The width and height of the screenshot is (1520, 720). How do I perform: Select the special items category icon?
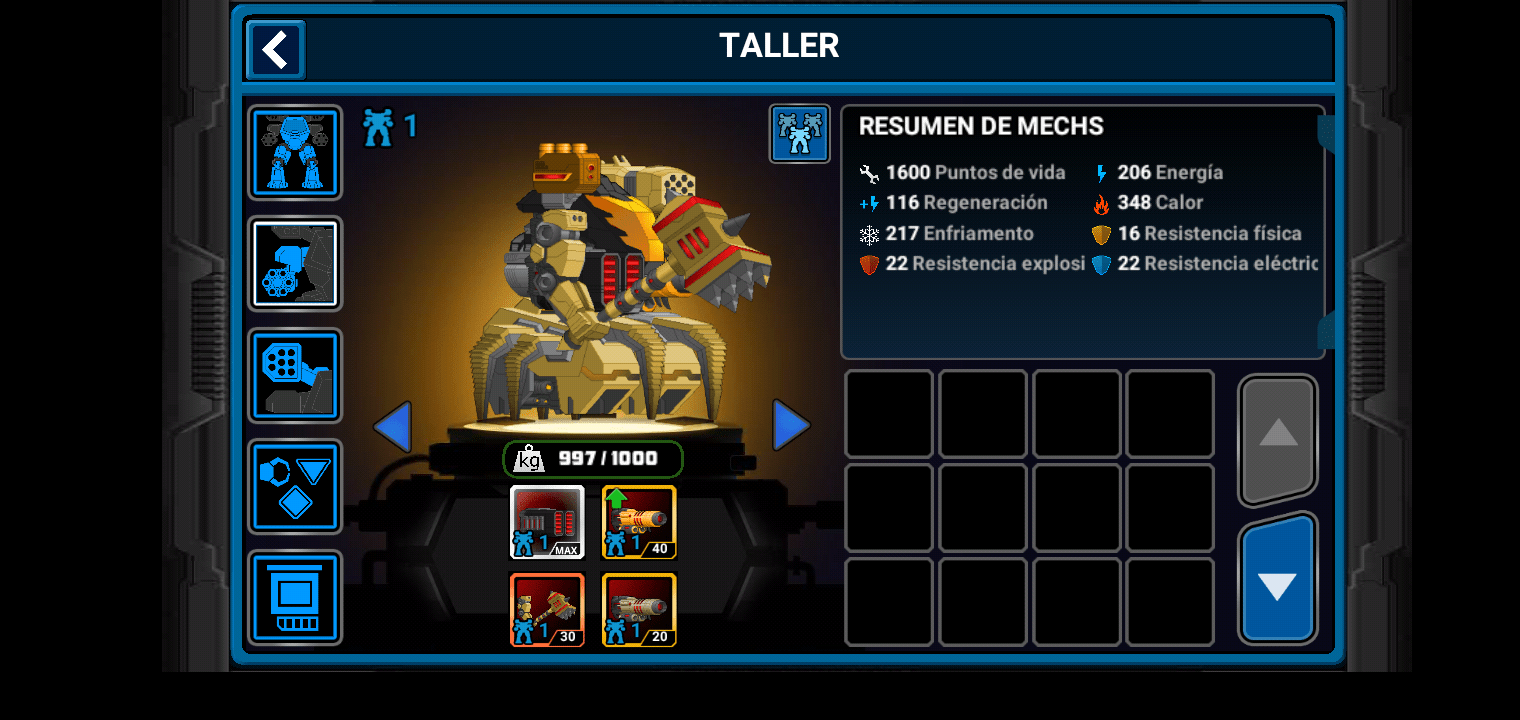[294, 376]
